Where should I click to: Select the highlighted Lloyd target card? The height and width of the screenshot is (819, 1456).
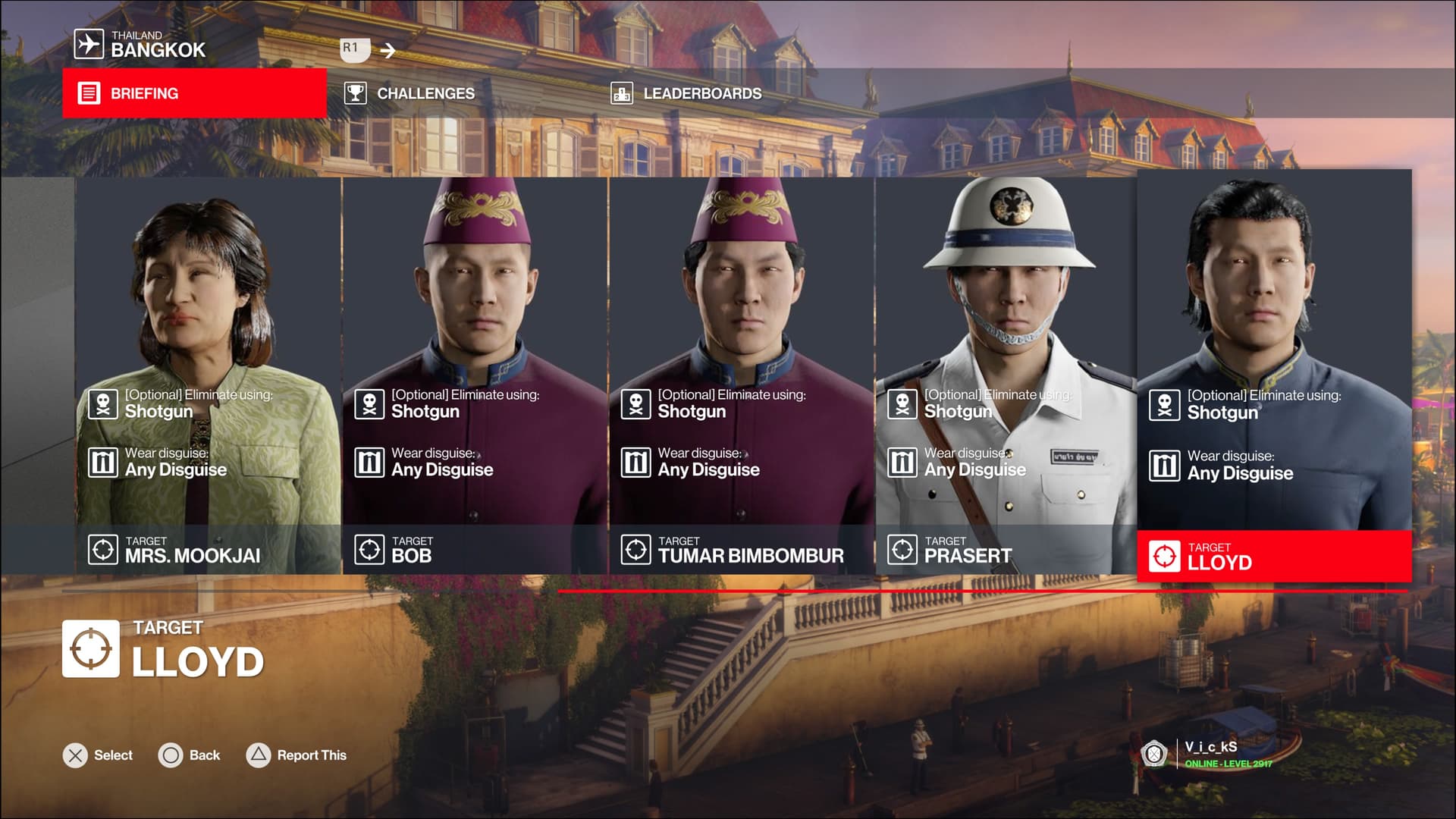[1274, 375]
